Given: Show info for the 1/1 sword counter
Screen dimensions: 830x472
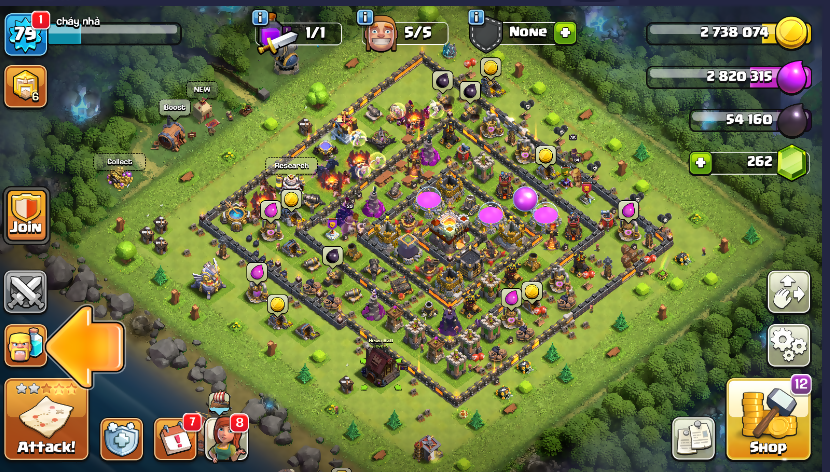Looking at the screenshot, I should click(x=260, y=18).
